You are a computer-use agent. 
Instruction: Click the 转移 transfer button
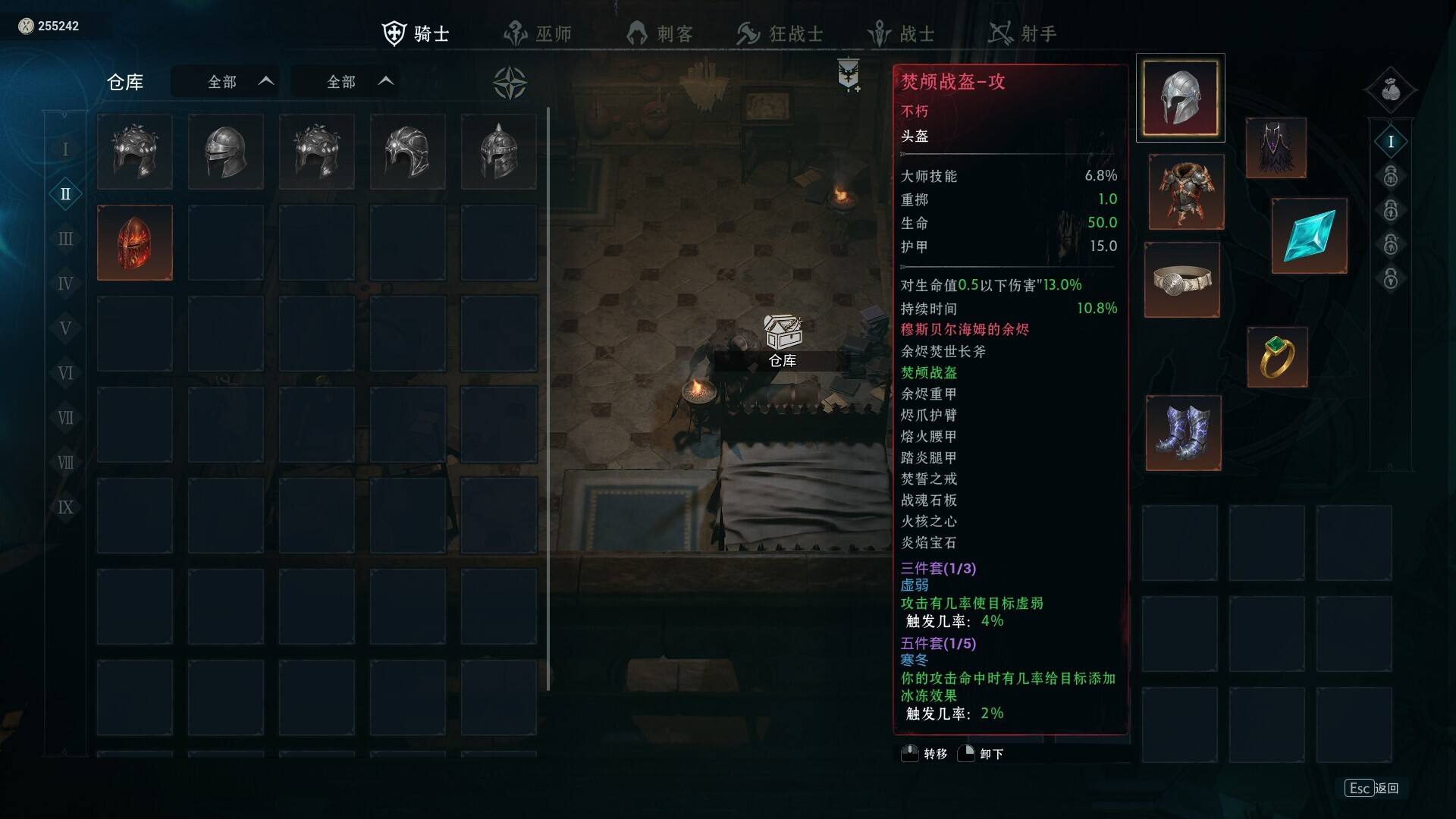[x=927, y=754]
